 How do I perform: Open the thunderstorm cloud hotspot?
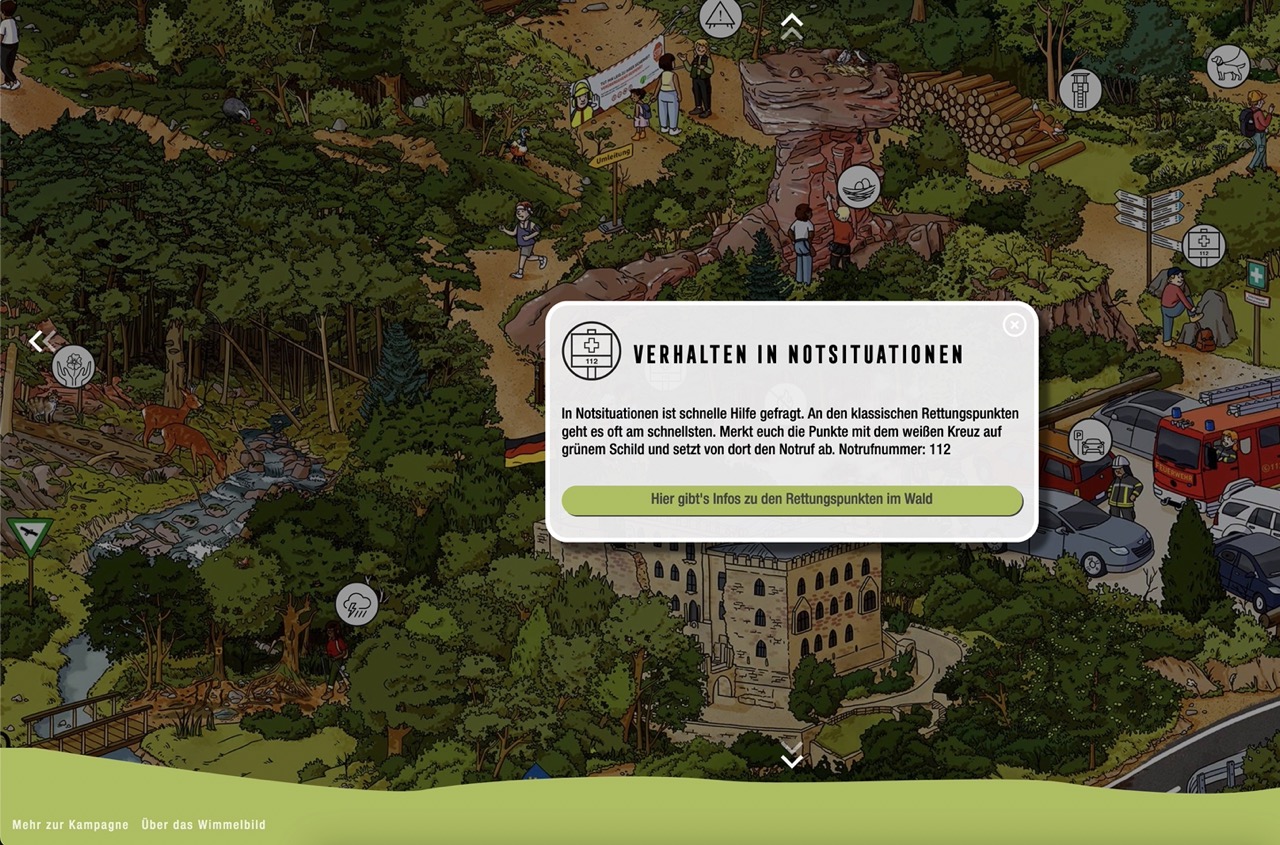coord(357,604)
